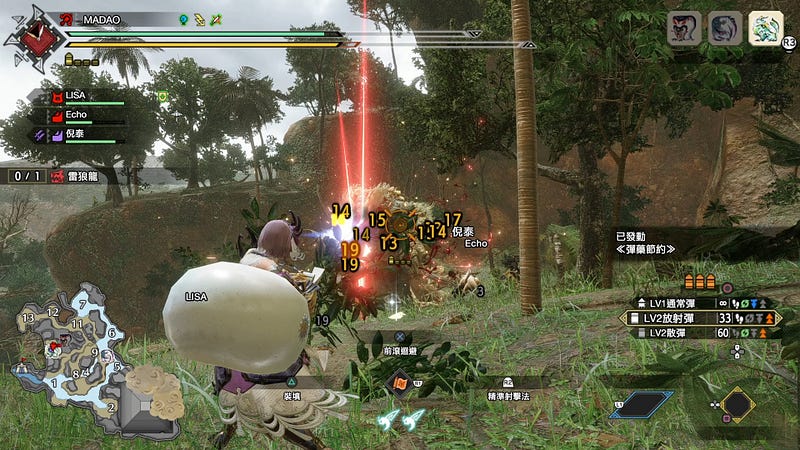
Task: Select the highlighted green dragon monster icon
Action: pos(765,28)
